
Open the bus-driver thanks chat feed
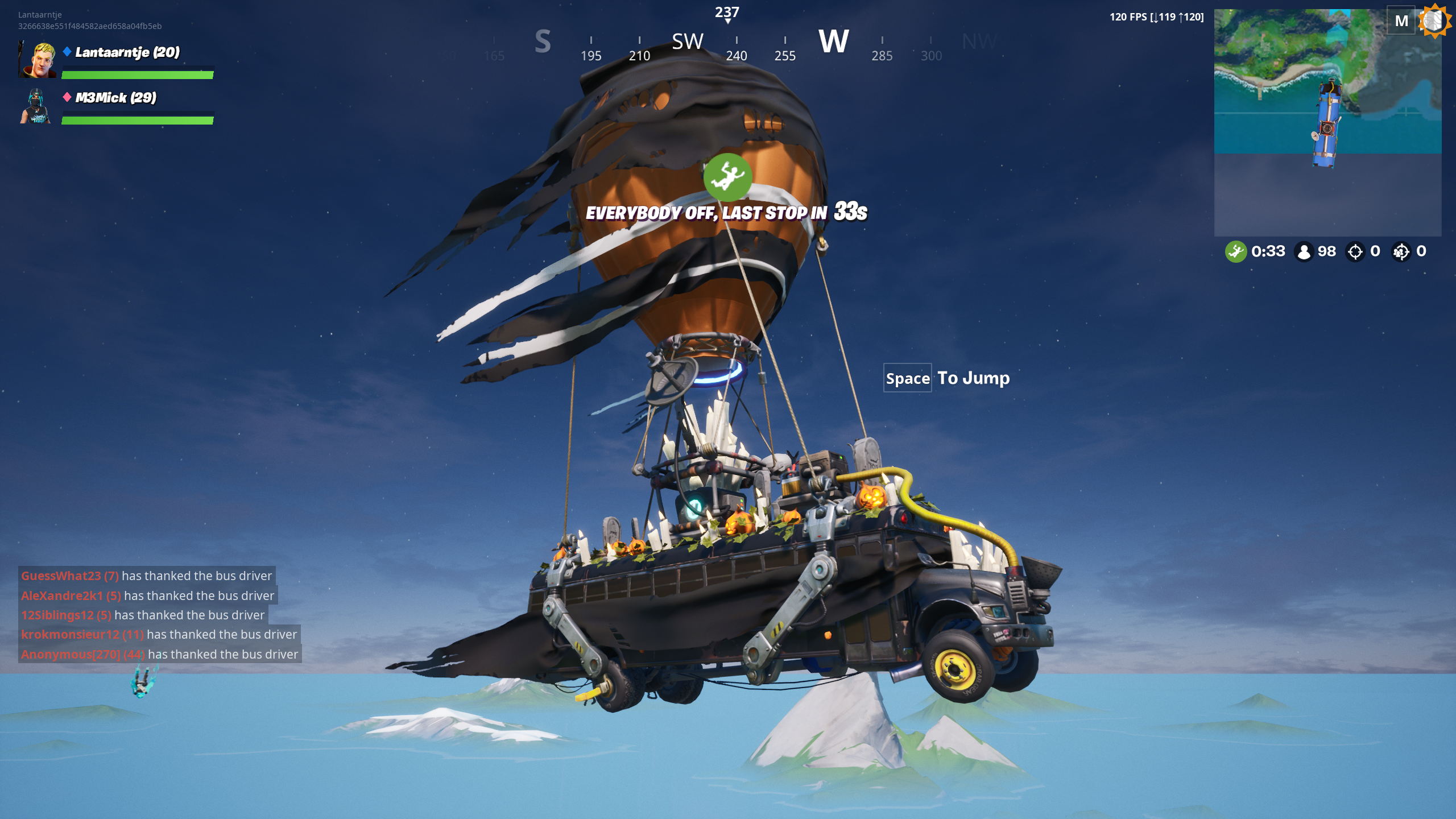pos(159,615)
